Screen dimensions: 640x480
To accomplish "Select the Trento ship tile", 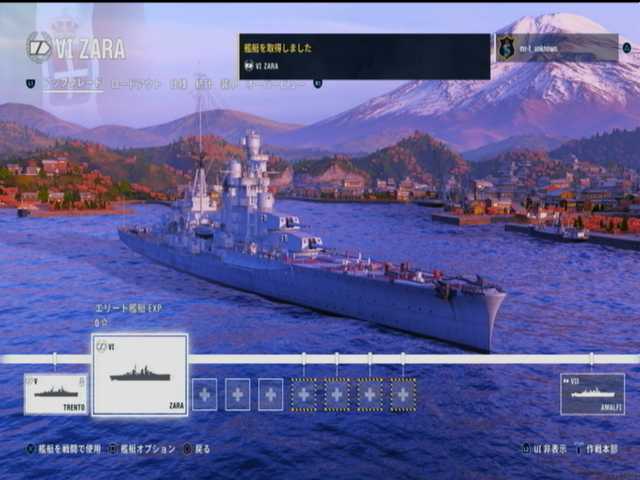I will [56, 393].
